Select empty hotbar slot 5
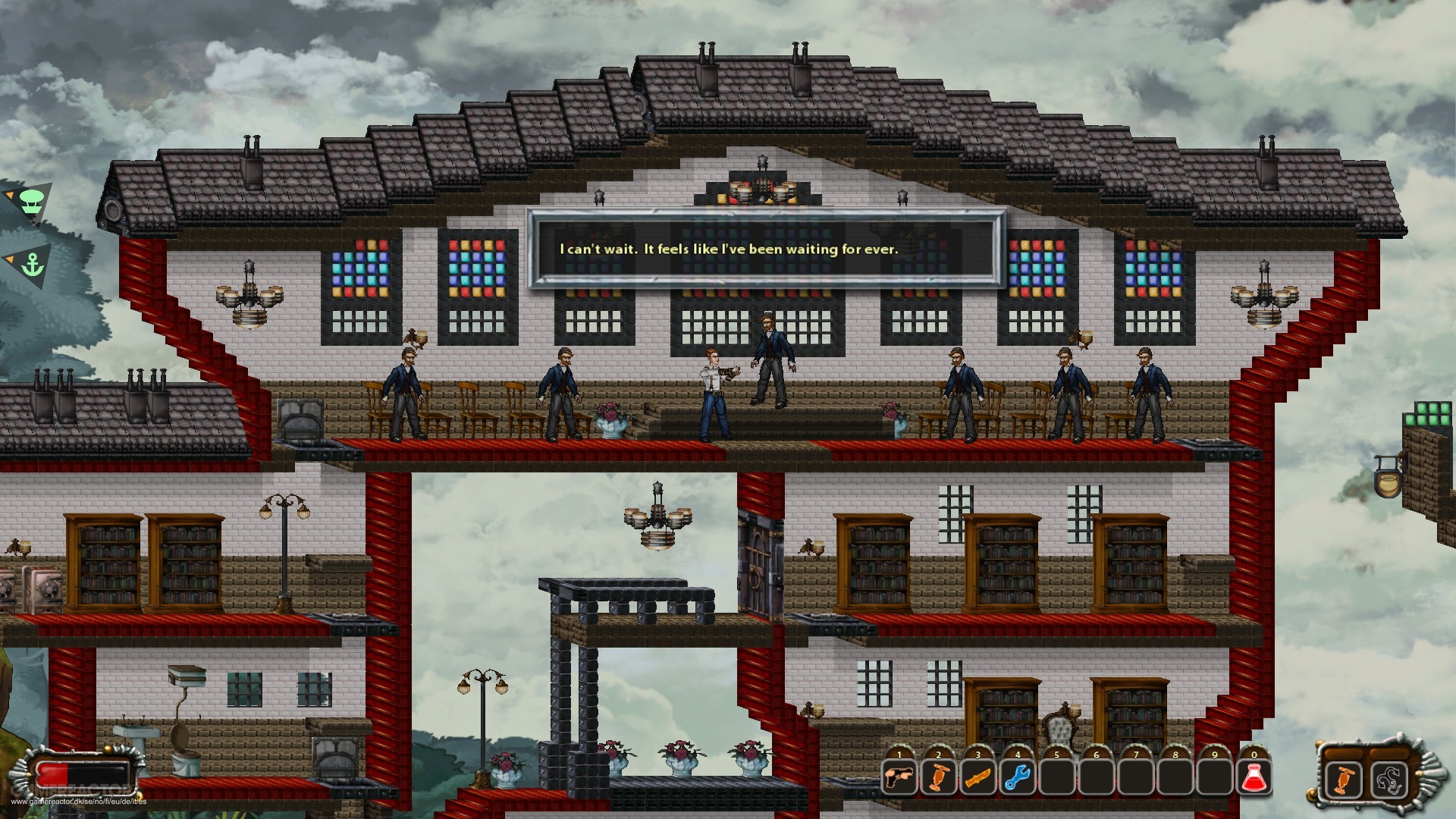The height and width of the screenshot is (819, 1456). [x=1056, y=777]
